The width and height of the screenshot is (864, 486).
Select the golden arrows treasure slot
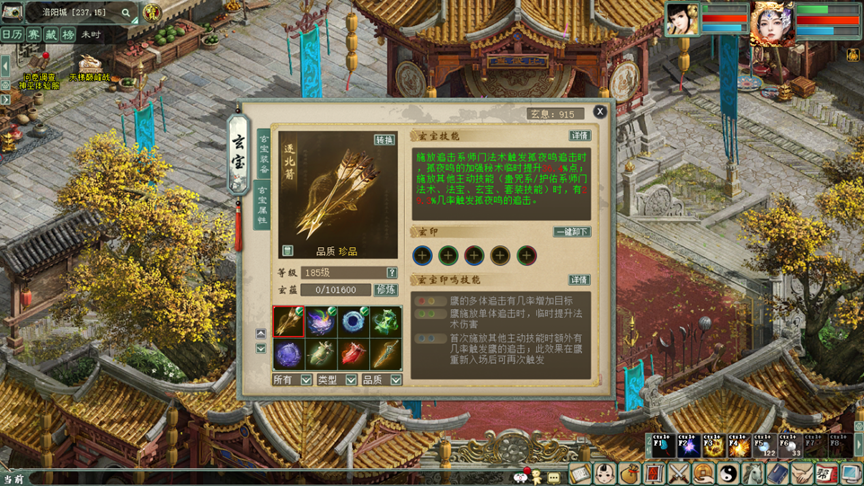pyautogui.click(x=289, y=321)
